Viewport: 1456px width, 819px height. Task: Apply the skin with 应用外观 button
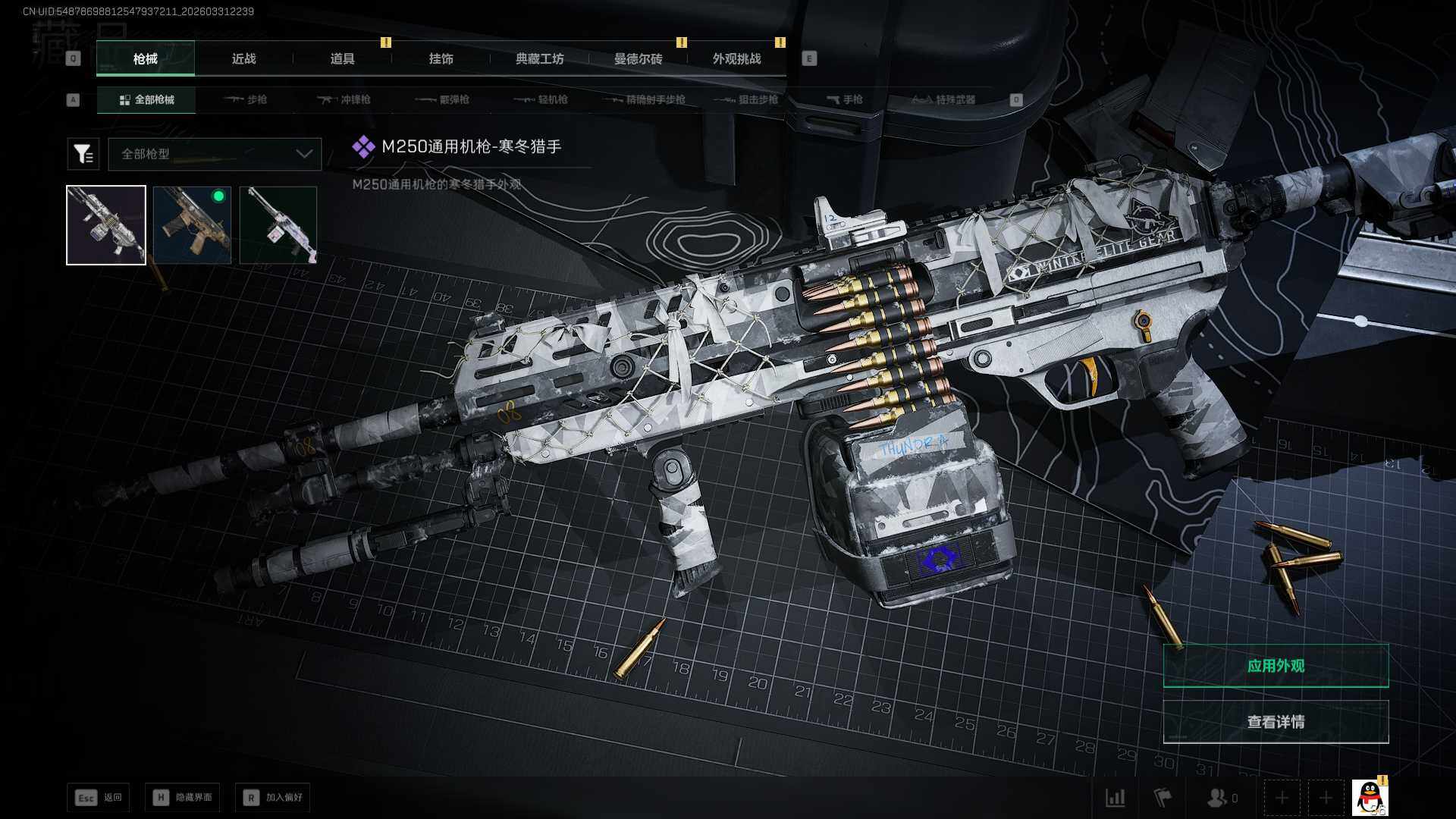click(1276, 666)
